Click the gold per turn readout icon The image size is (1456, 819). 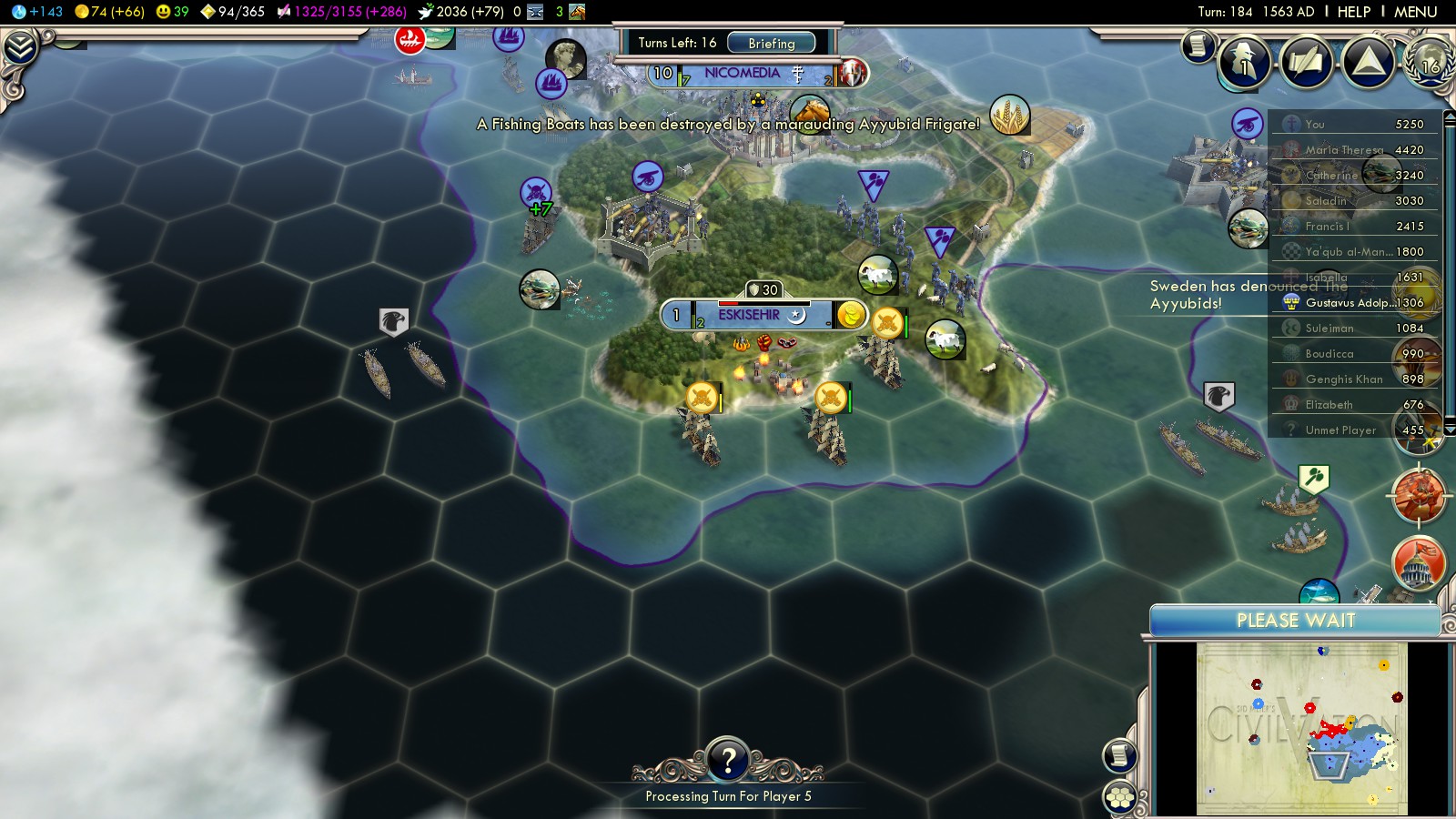click(x=82, y=12)
